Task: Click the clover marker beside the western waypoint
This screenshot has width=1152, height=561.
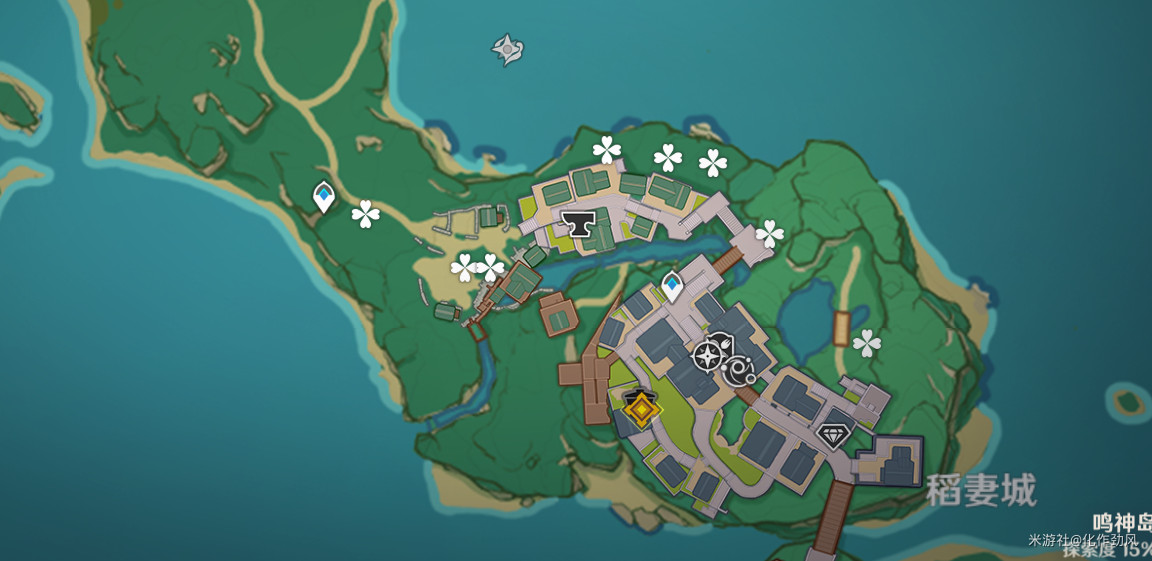Action: [366, 213]
